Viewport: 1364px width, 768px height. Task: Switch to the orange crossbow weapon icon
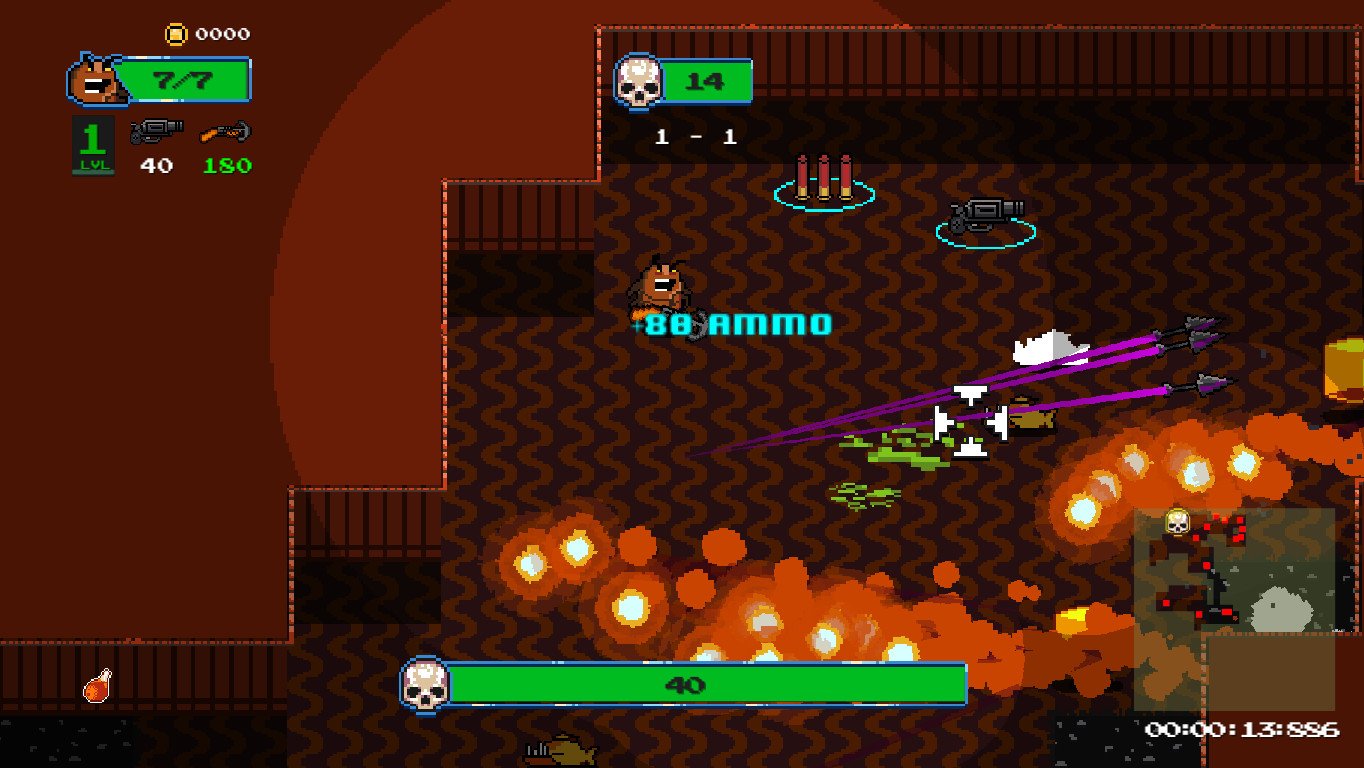pyautogui.click(x=225, y=131)
